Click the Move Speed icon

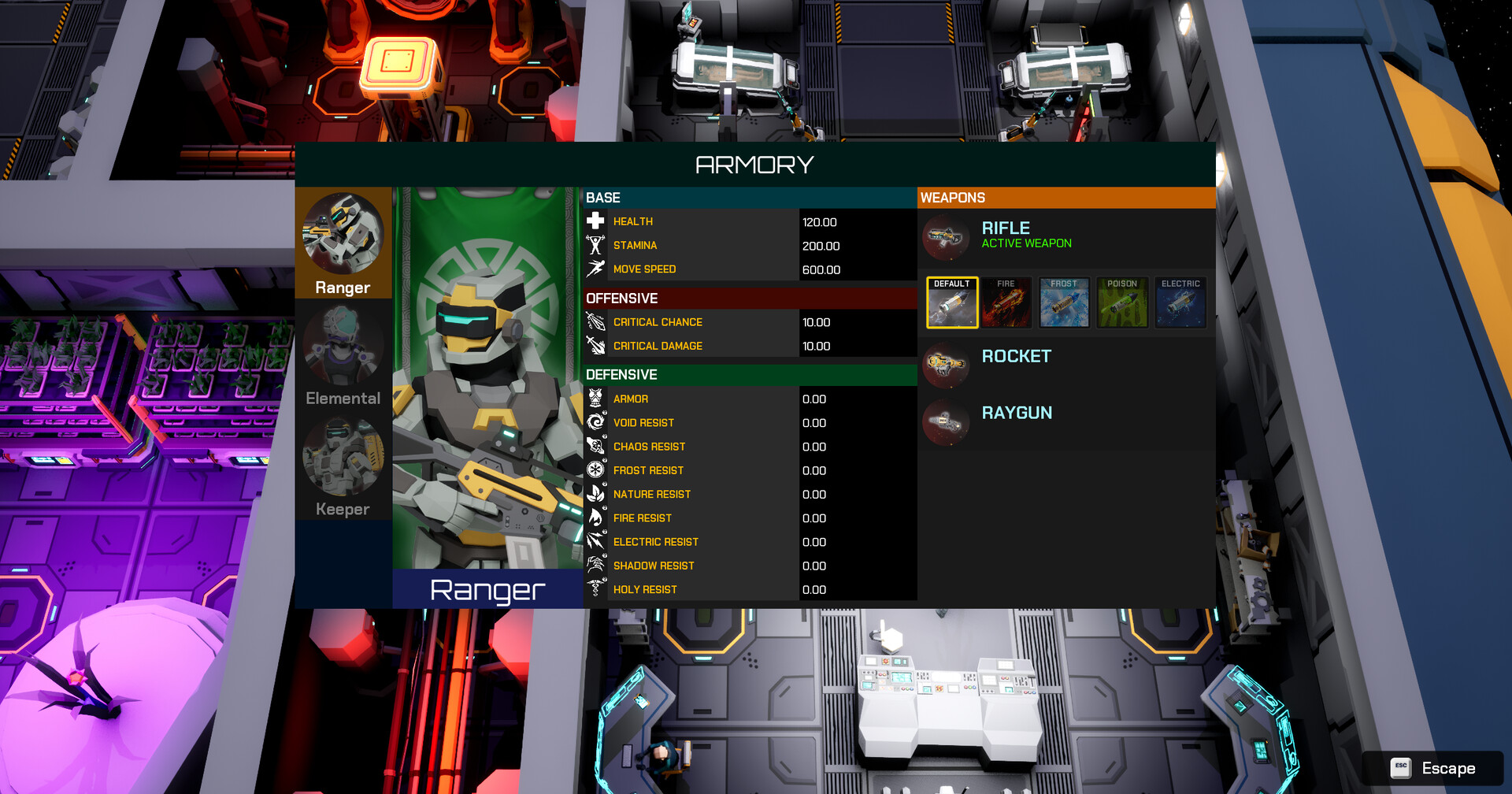596,269
